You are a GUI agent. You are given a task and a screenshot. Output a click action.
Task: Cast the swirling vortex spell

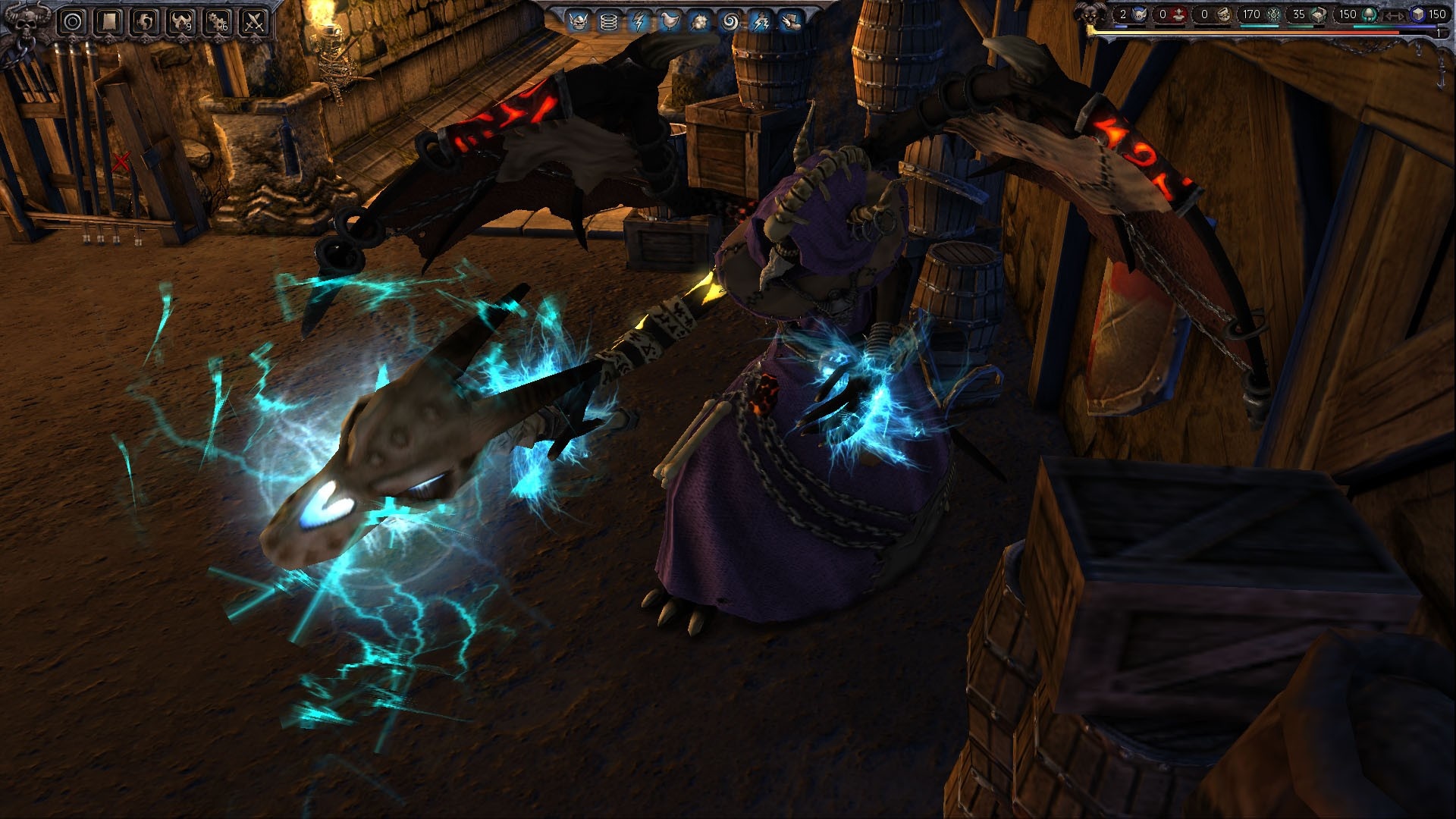(x=730, y=22)
